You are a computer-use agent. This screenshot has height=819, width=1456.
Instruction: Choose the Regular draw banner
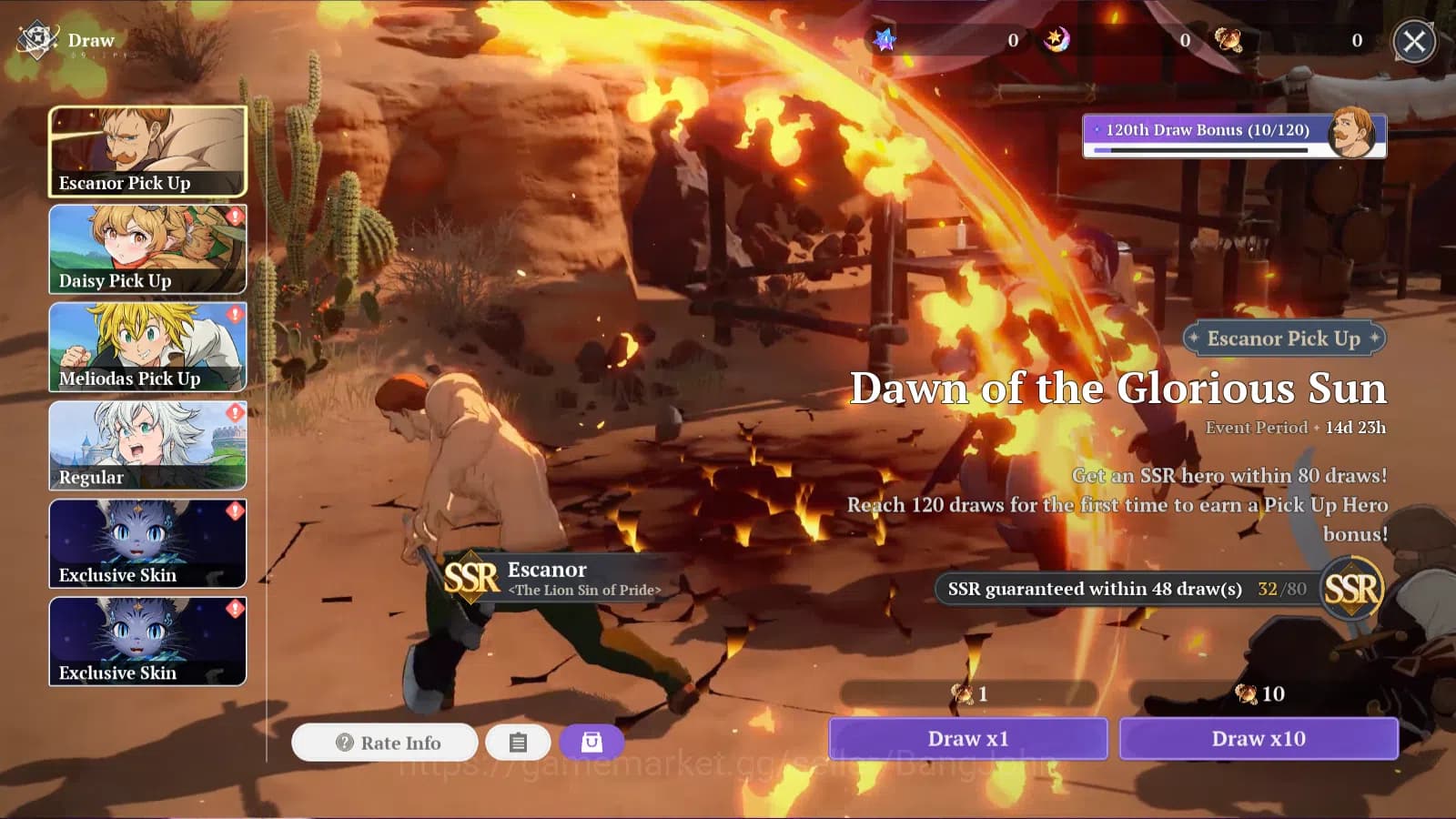point(147,446)
